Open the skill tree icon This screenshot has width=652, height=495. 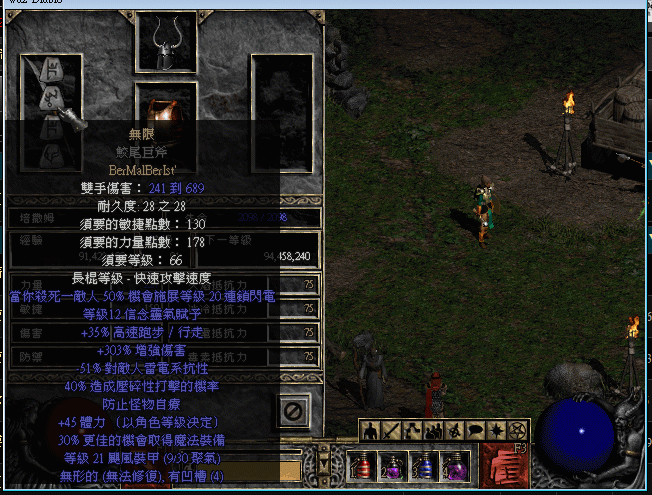[x=412, y=431]
